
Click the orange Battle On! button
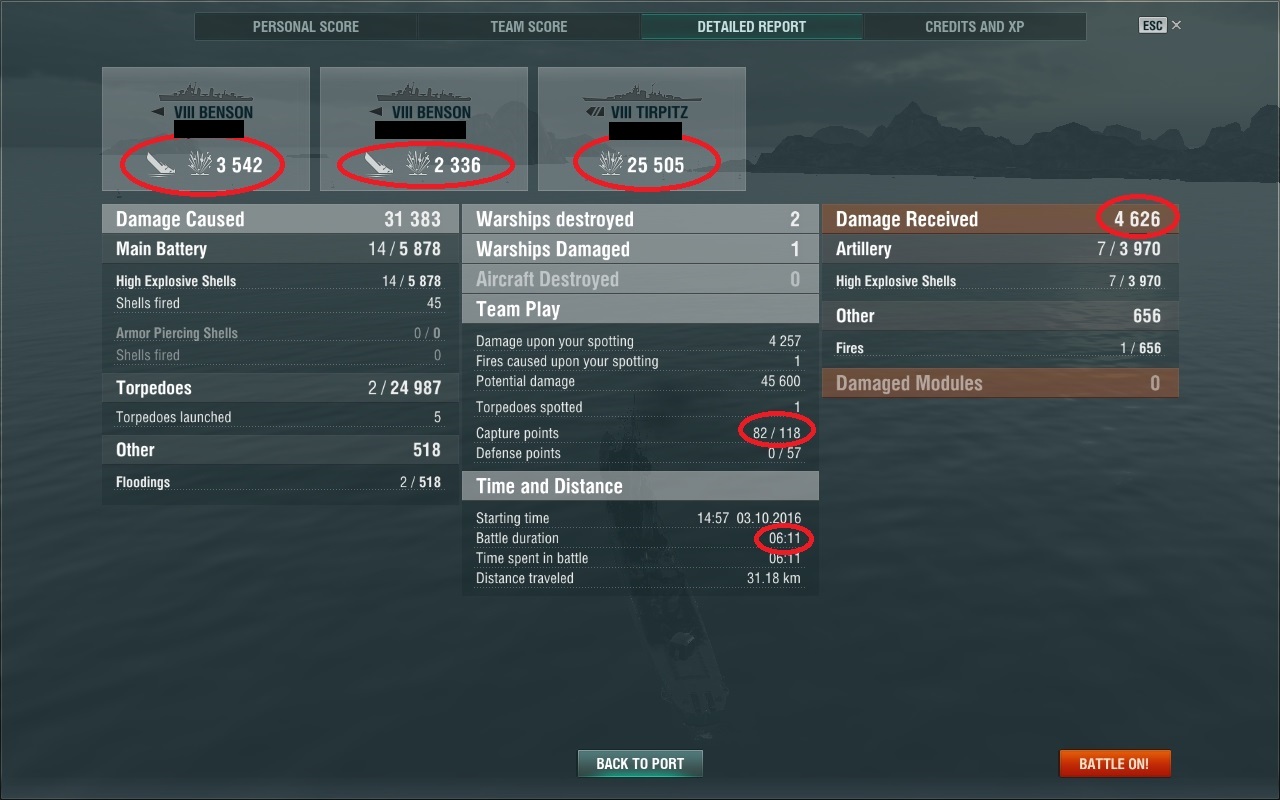tap(1114, 763)
